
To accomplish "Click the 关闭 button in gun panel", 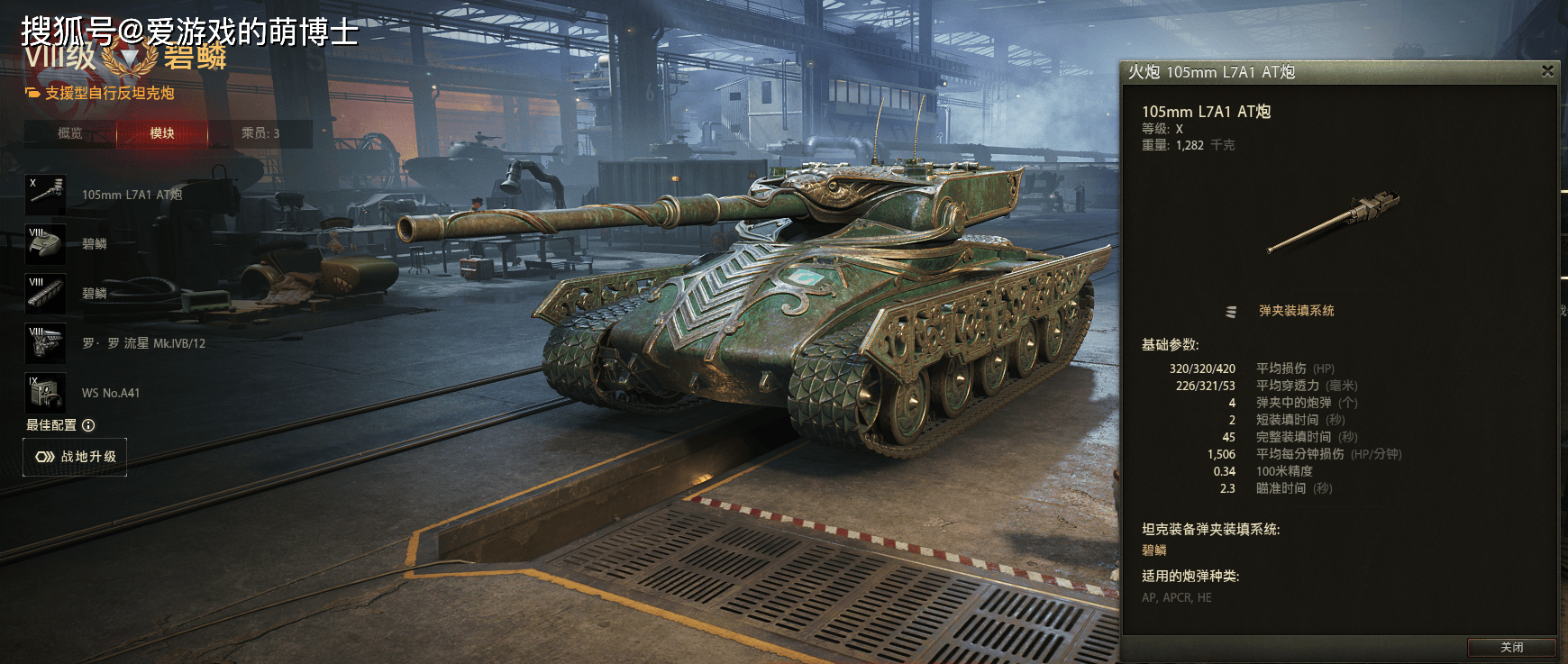I will 1511,647.
